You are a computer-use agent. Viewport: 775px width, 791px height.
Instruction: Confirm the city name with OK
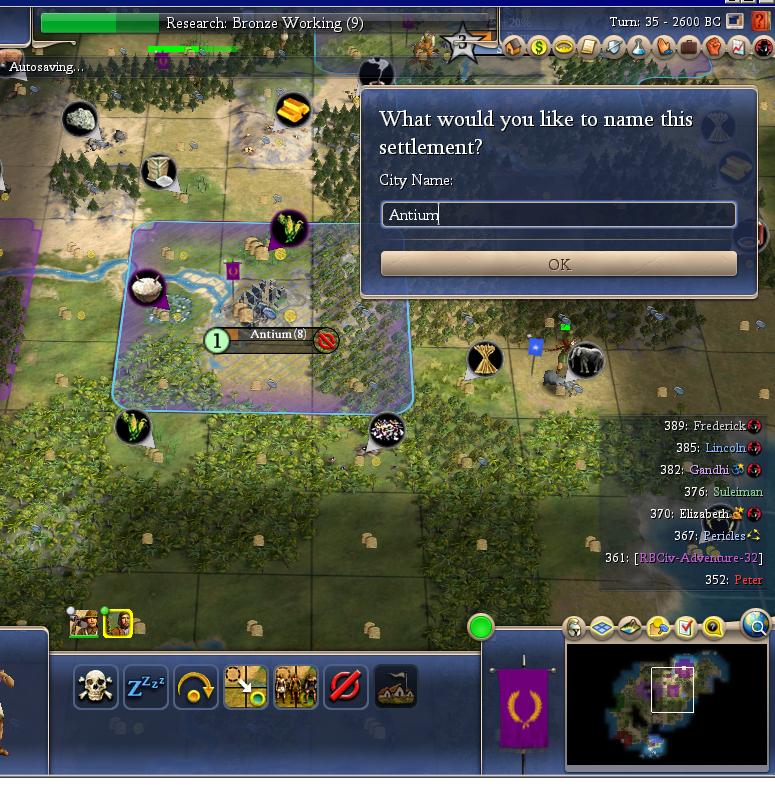(x=559, y=264)
